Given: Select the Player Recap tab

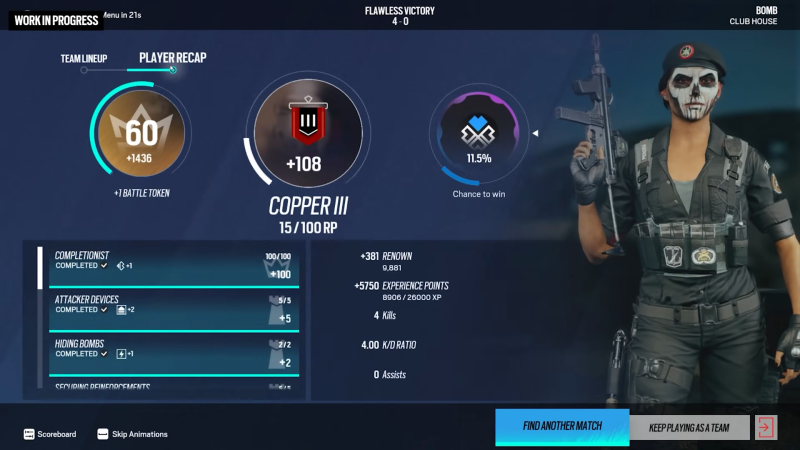Looking at the screenshot, I should (x=172, y=58).
